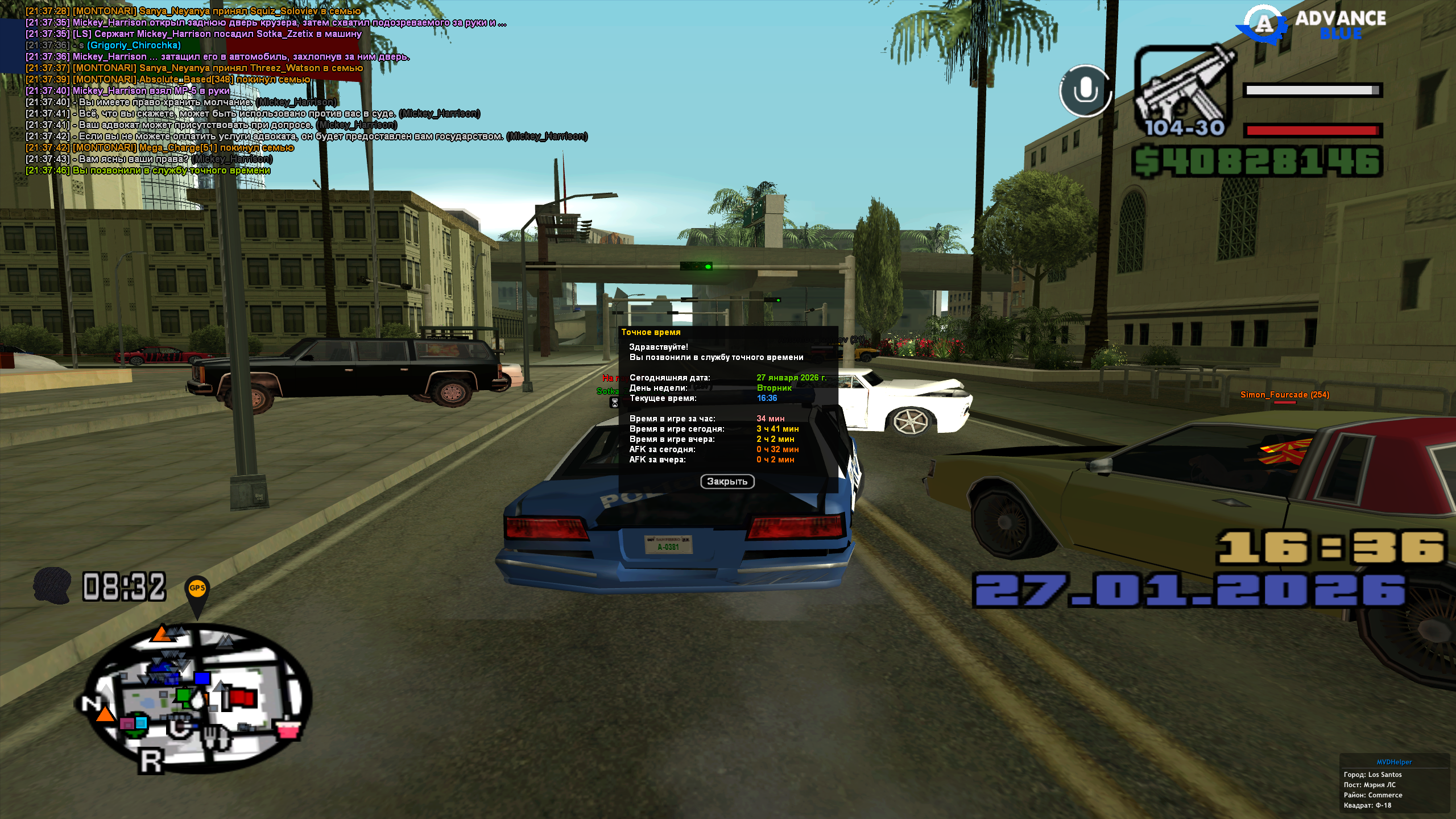The width and height of the screenshot is (1456, 819).
Task: Click the Advance Blue server logo
Action: (x=1313, y=24)
